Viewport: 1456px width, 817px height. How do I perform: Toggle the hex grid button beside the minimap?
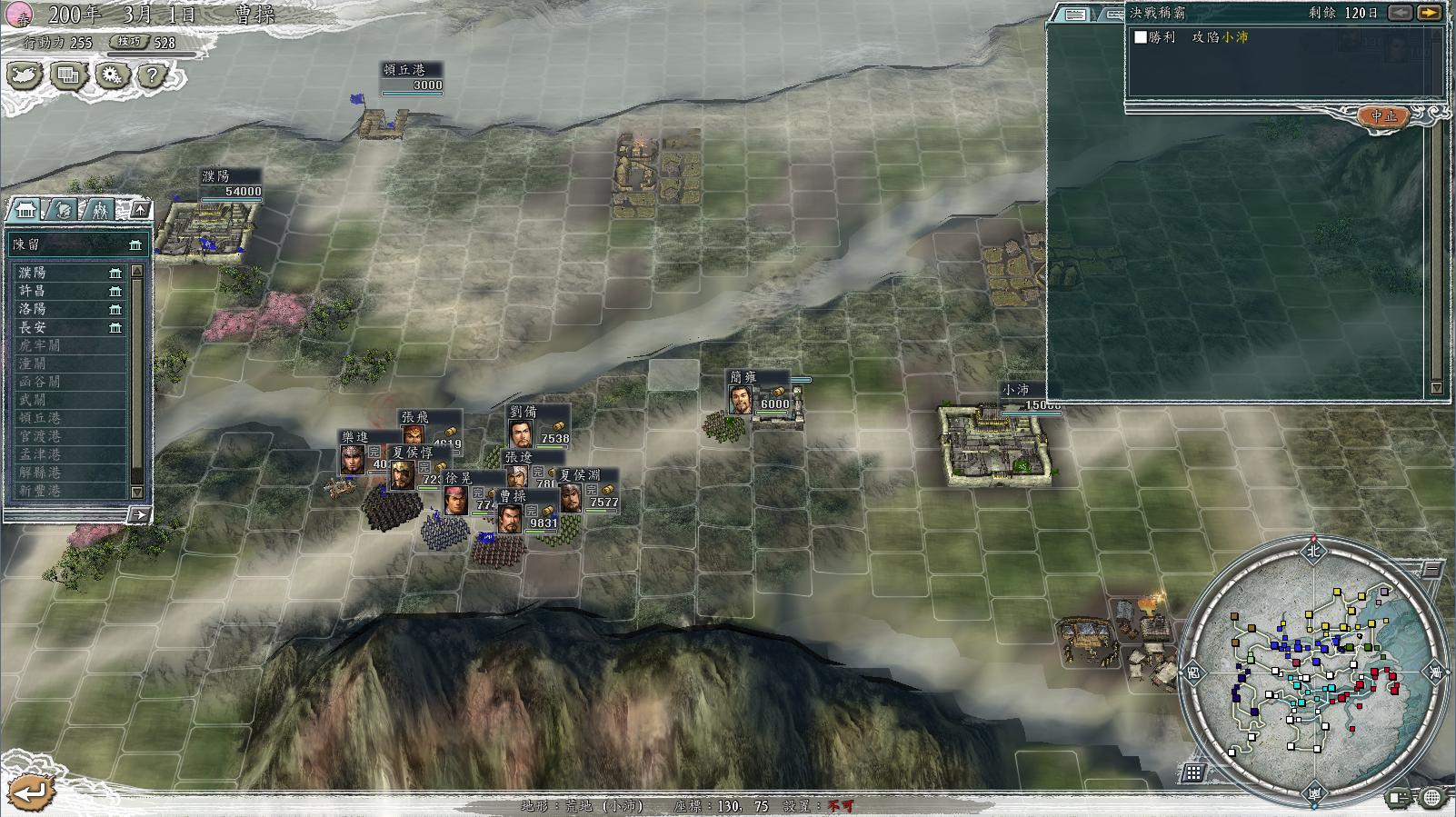pyautogui.click(x=1193, y=772)
